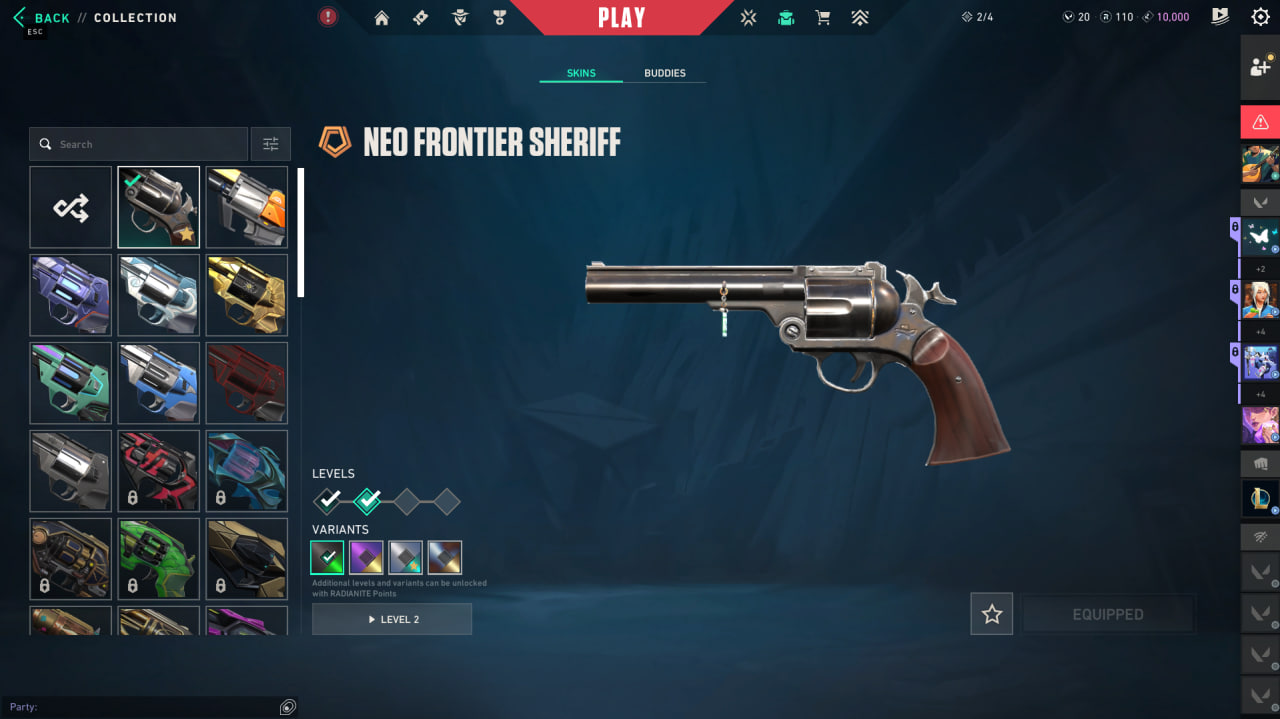Select the Skins tab
1280x719 pixels.
pyautogui.click(x=581, y=73)
